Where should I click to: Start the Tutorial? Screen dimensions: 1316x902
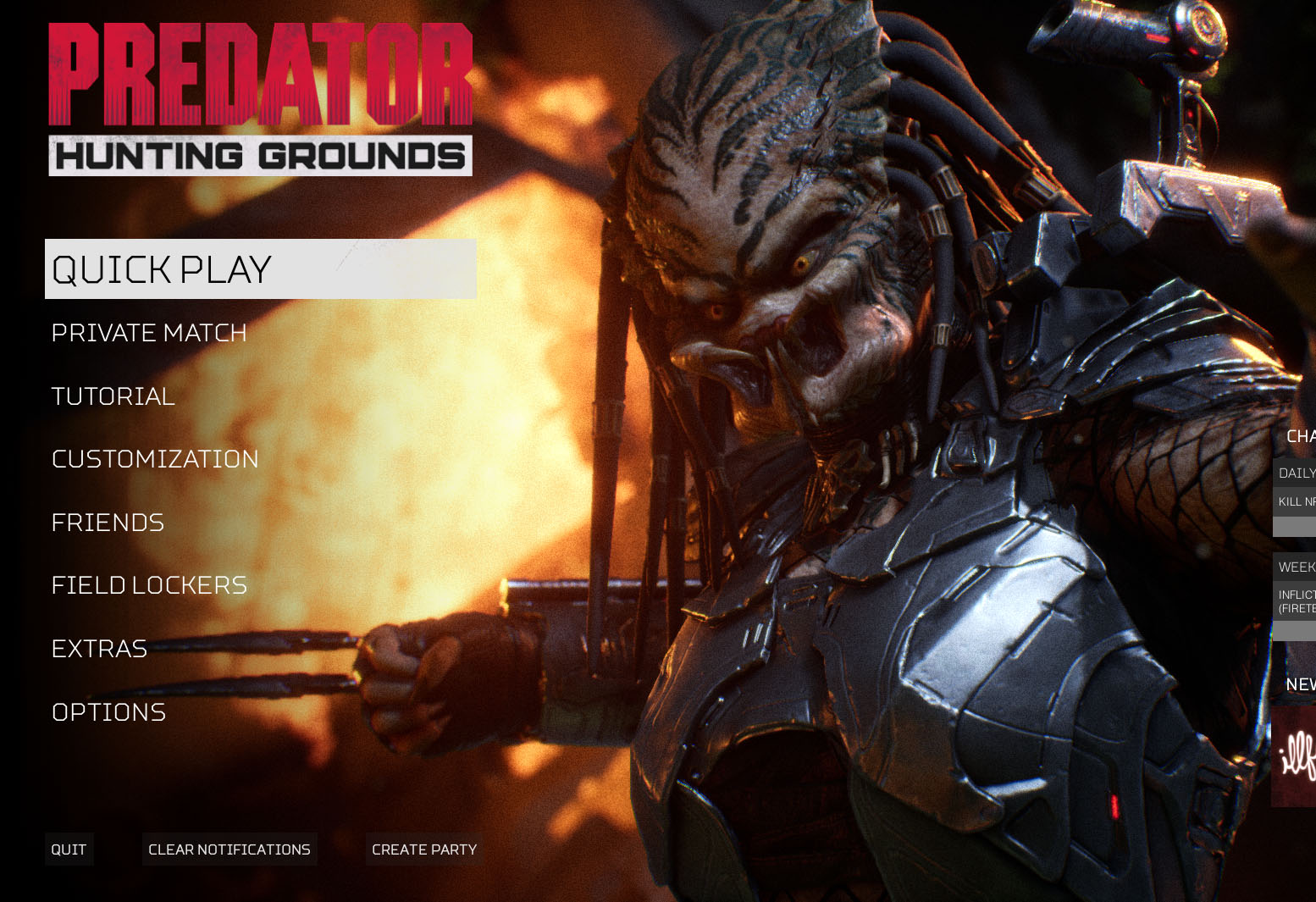(x=113, y=396)
